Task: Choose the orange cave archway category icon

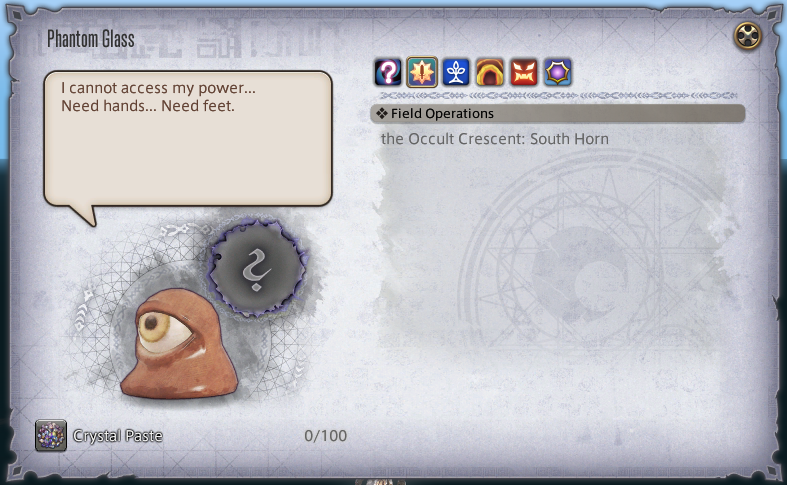Action: [x=490, y=72]
